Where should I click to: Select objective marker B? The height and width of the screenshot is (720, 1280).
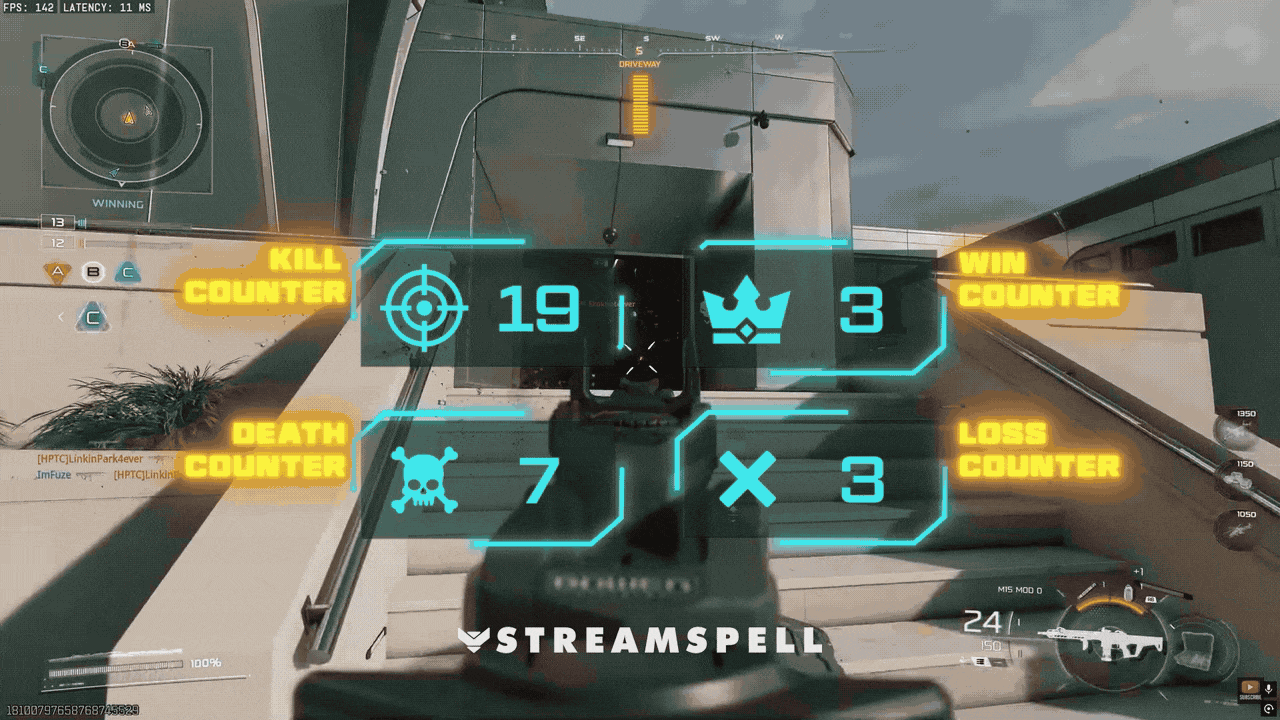(x=93, y=271)
